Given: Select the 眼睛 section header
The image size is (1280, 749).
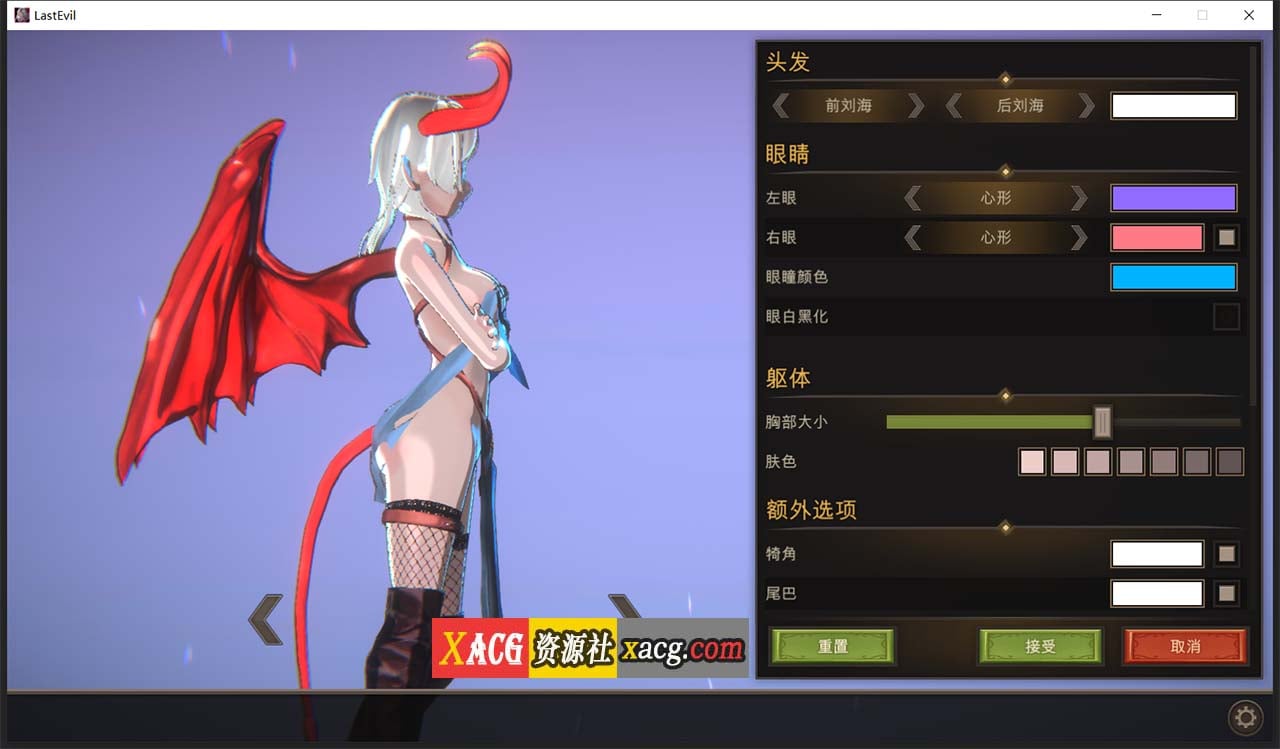Looking at the screenshot, I should point(789,153).
